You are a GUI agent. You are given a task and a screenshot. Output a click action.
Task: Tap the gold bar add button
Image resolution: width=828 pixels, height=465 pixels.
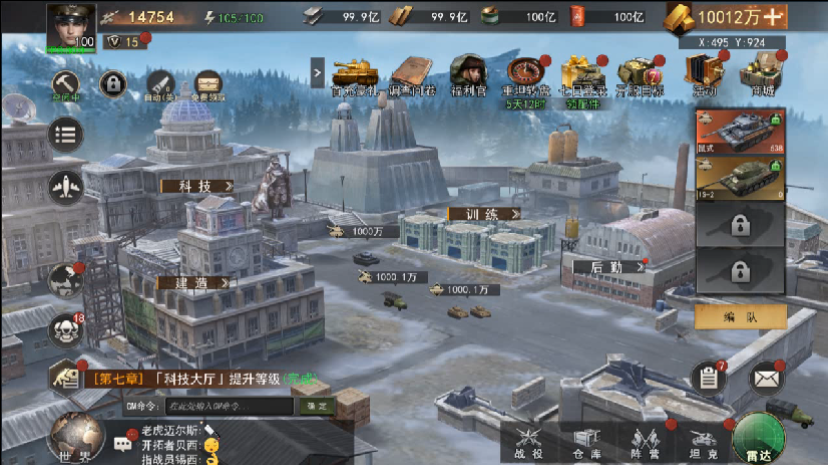[x=774, y=17]
